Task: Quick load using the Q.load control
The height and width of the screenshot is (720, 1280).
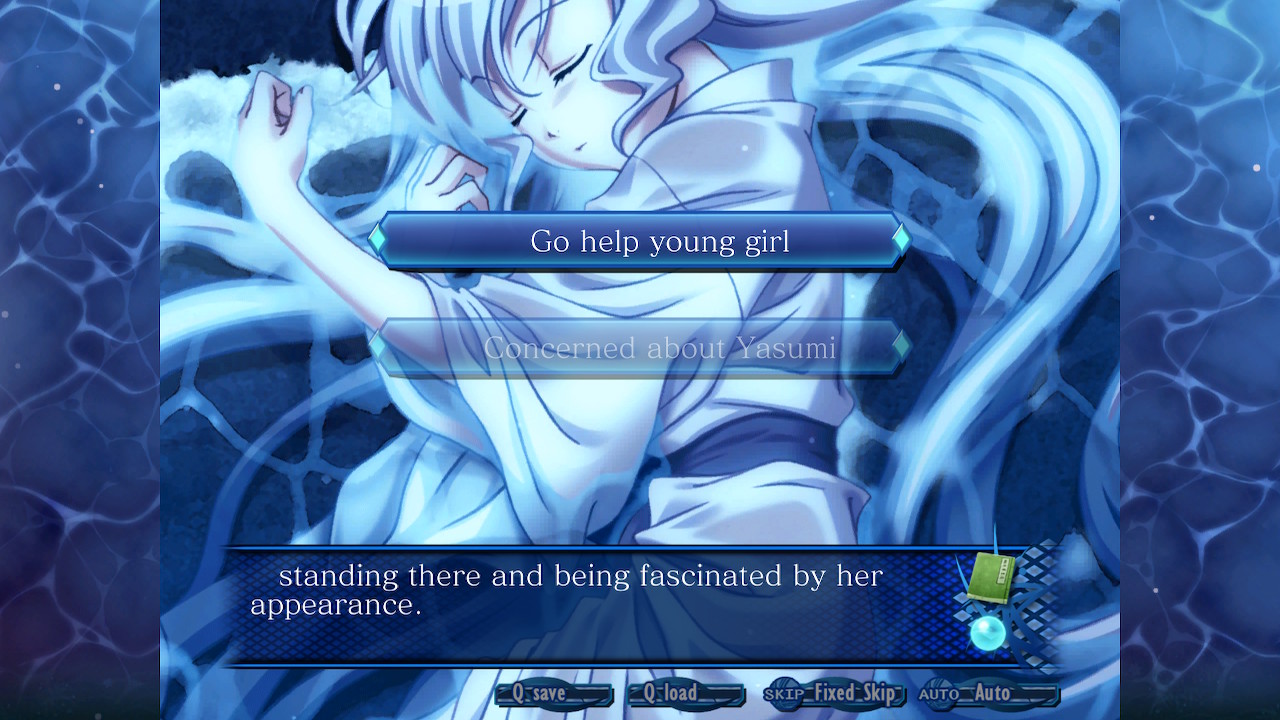Action: [x=685, y=693]
